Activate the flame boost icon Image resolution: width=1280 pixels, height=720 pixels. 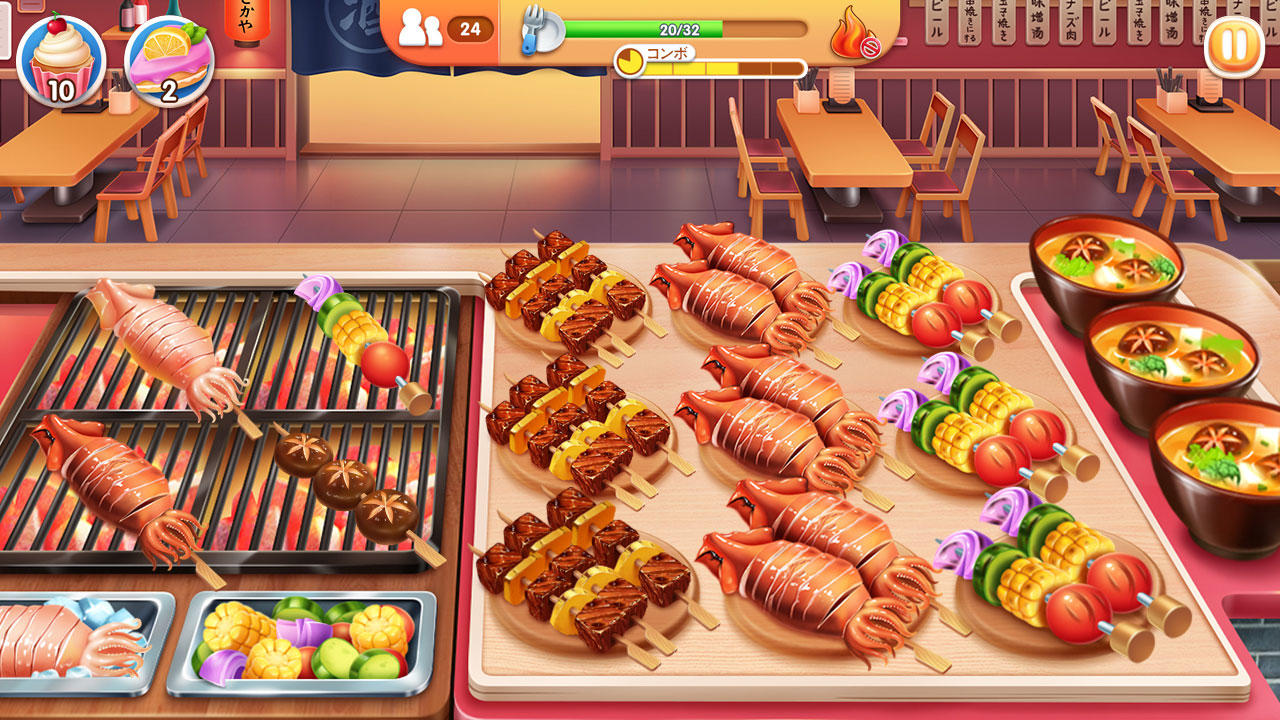(x=850, y=33)
